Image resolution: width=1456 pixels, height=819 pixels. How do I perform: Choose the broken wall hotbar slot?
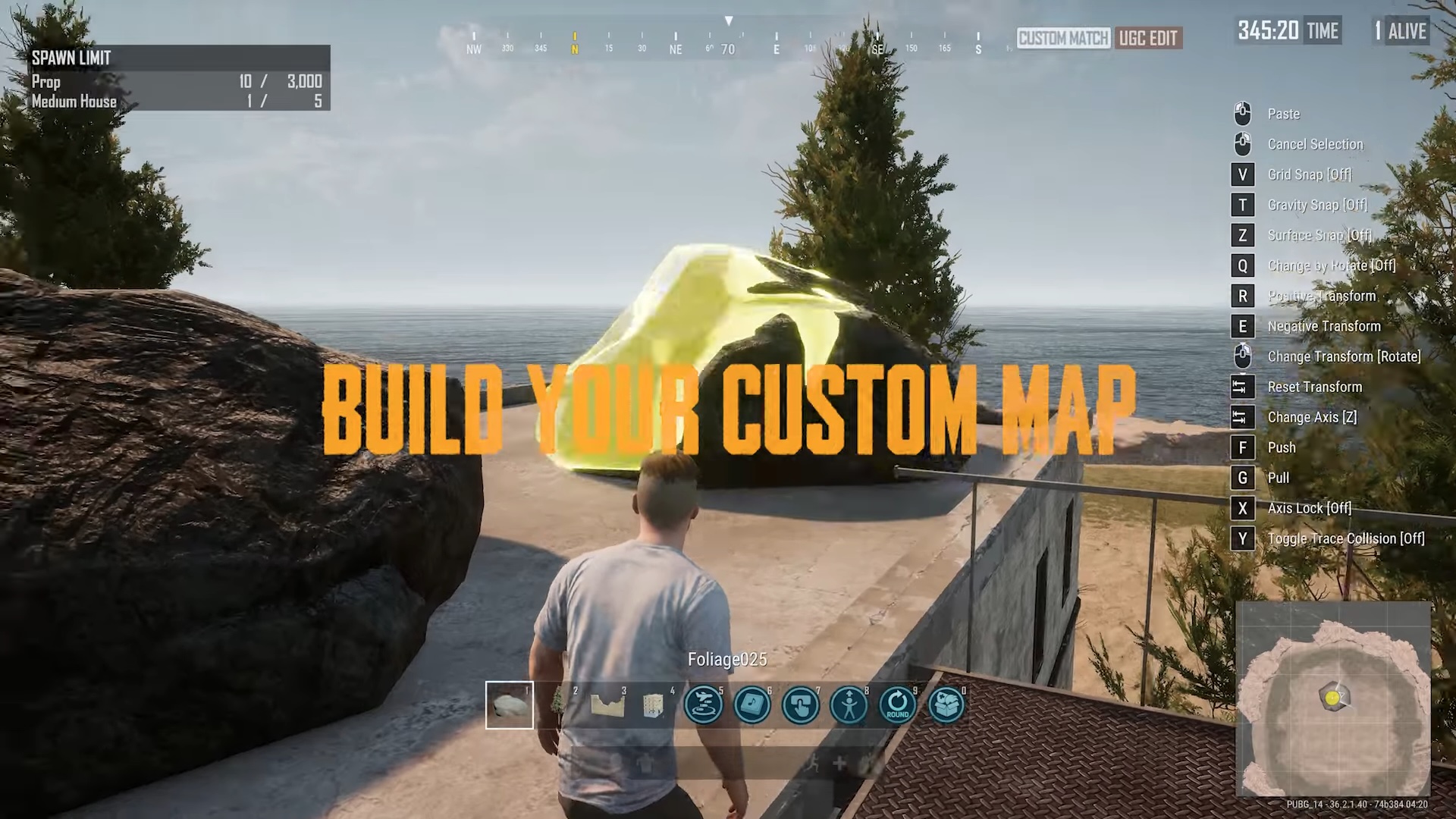(x=607, y=705)
